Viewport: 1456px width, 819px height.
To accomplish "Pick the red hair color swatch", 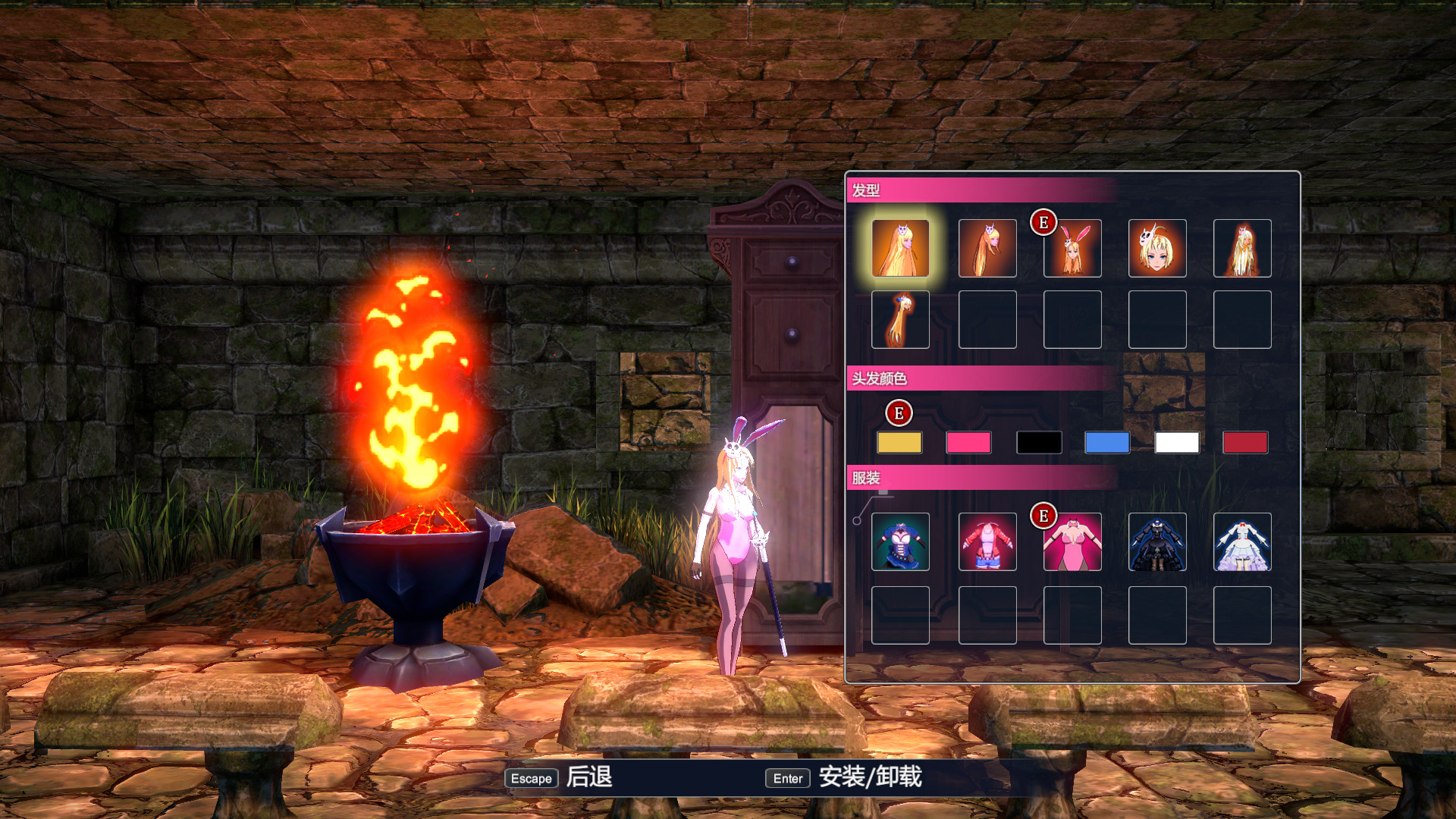I will pos(1245,442).
